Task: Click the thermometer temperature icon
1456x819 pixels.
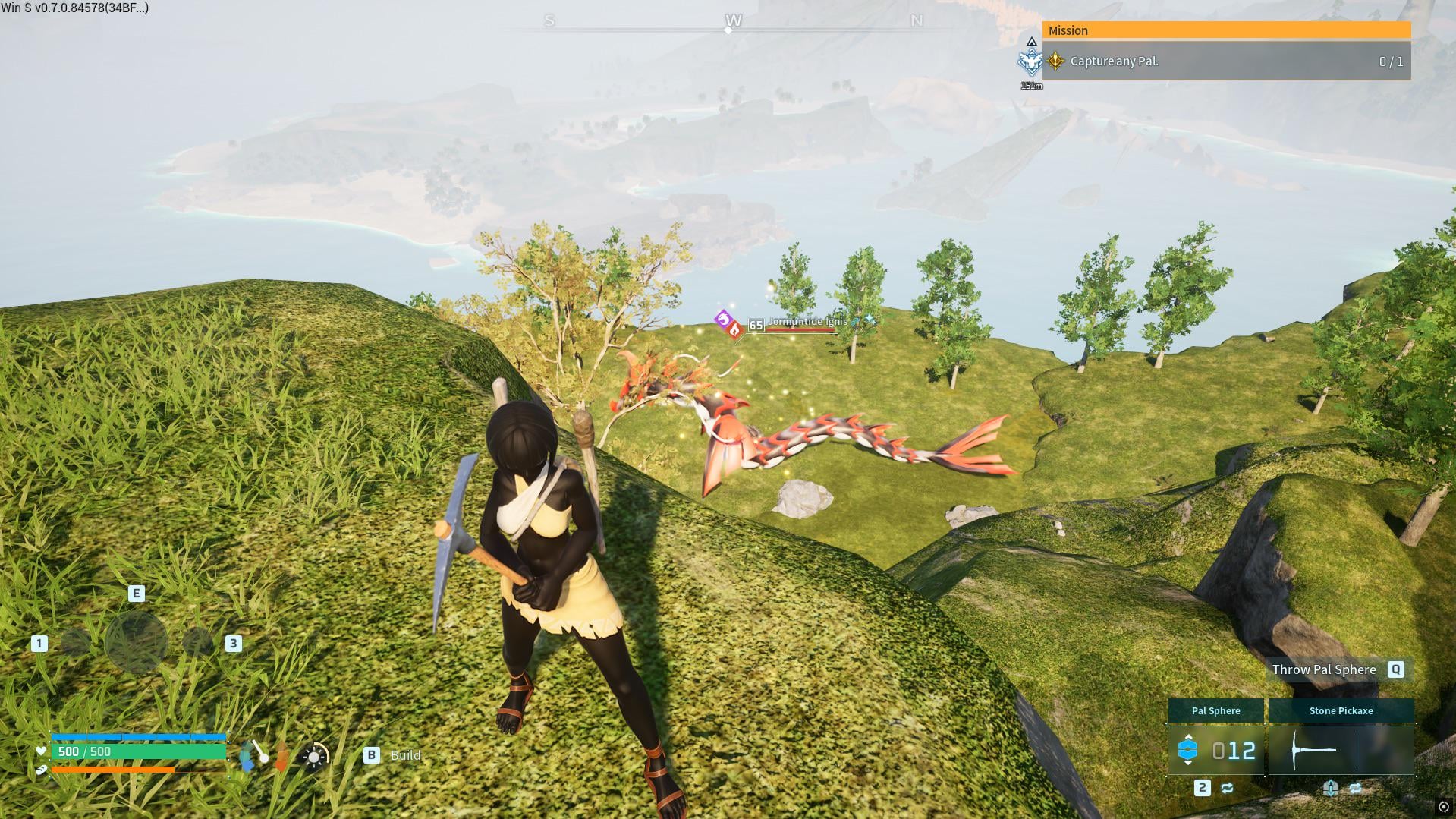Action: (259, 753)
